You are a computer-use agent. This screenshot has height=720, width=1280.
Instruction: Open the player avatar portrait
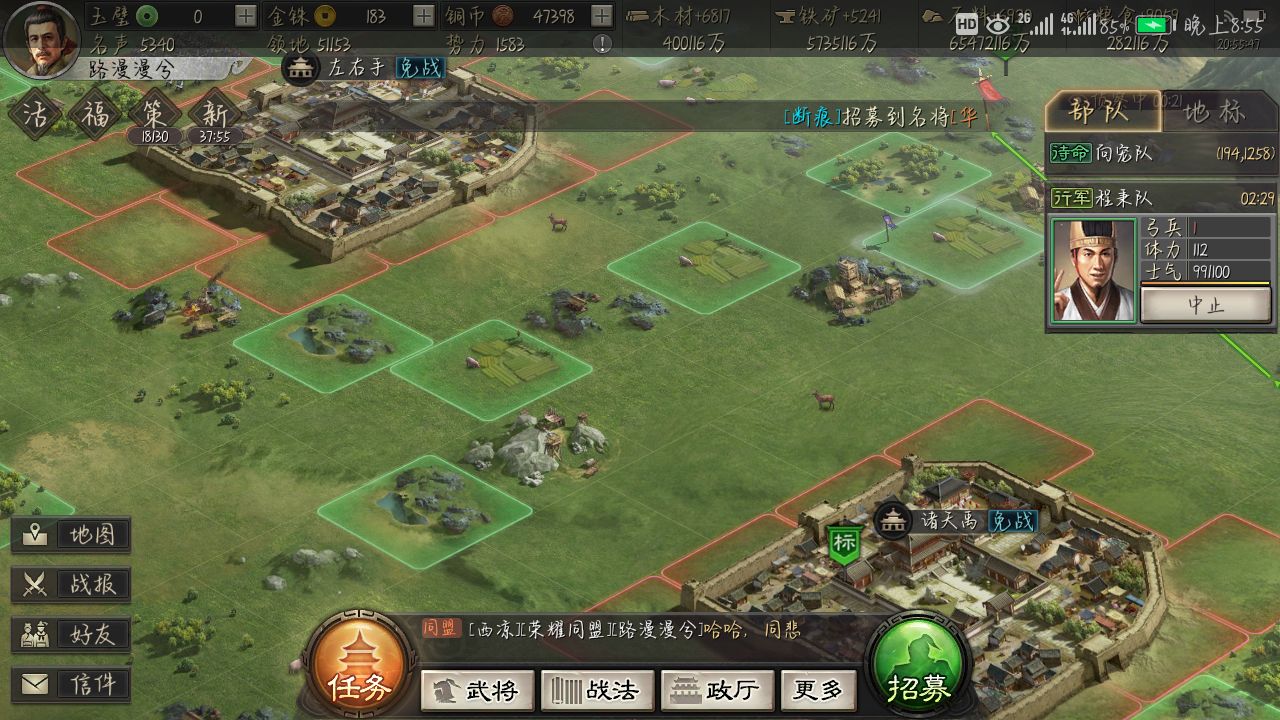pyautogui.click(x=41, y=38)
